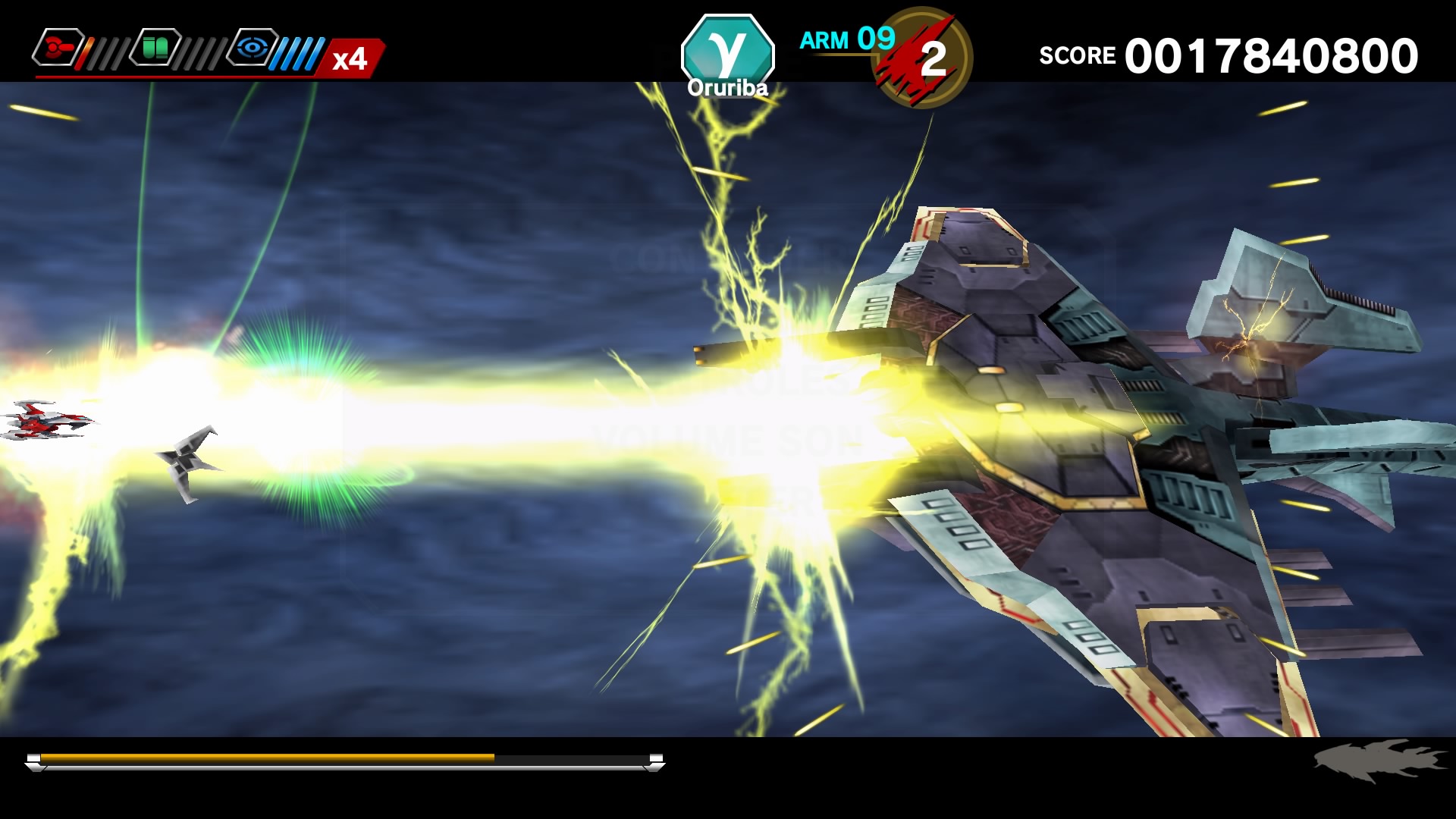Select the green bomb power icon
This screenshot has height=819, width=1456.
point(155,48)
